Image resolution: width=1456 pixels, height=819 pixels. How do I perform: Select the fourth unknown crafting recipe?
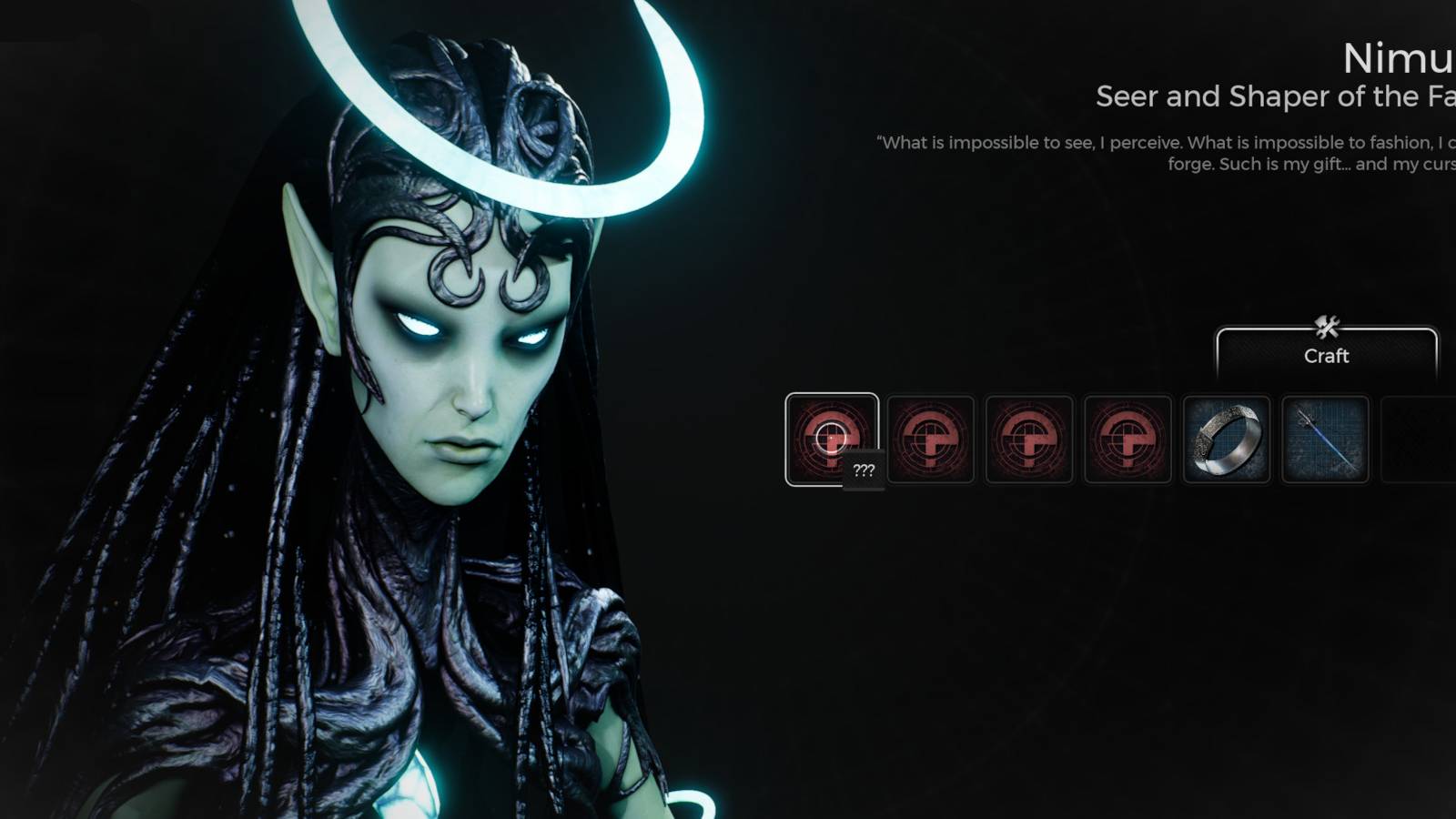click(x=1128, y=440)
